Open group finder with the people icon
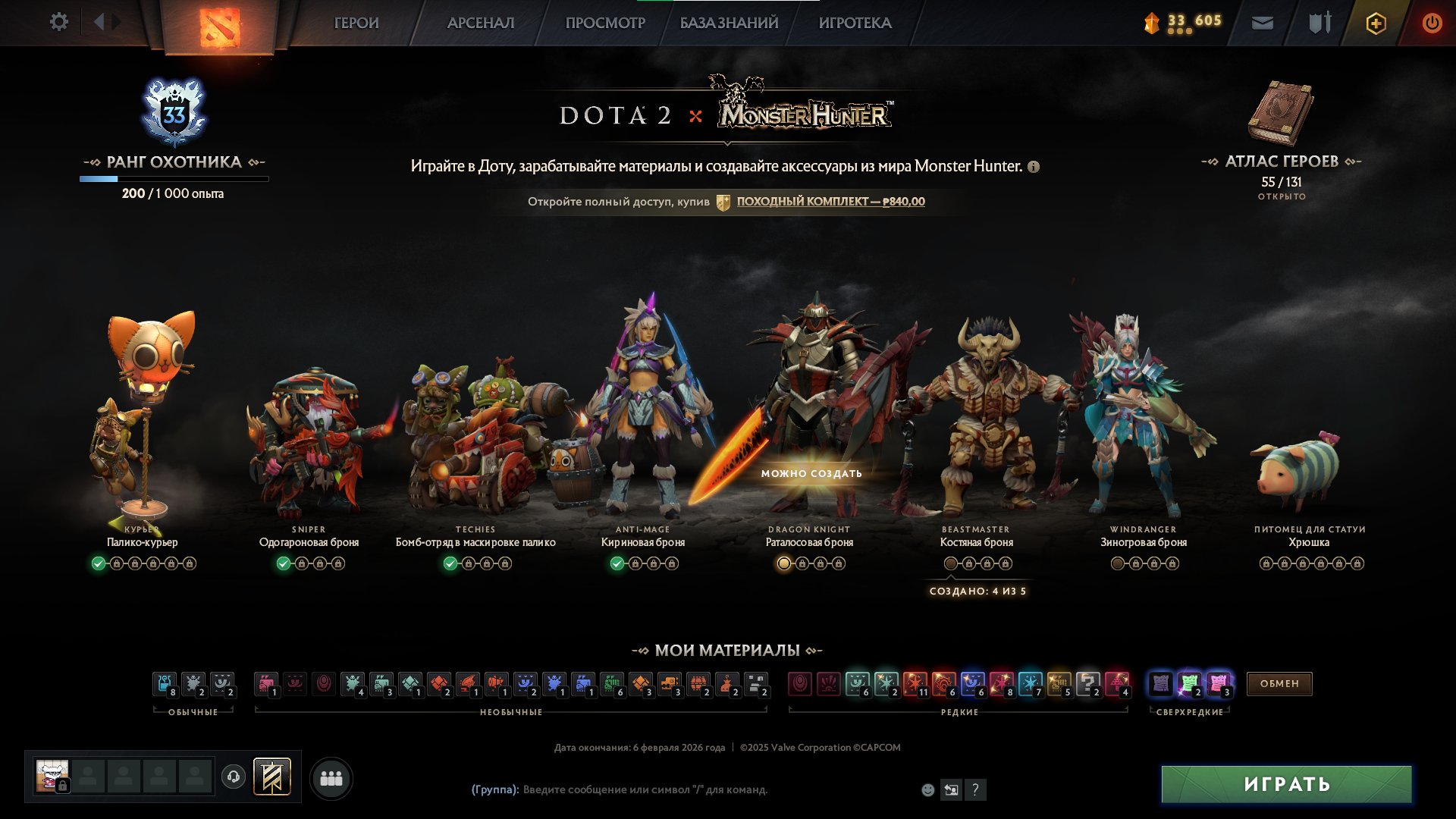The width and height of the screenshot is (1456, 819). click(331, 777)
